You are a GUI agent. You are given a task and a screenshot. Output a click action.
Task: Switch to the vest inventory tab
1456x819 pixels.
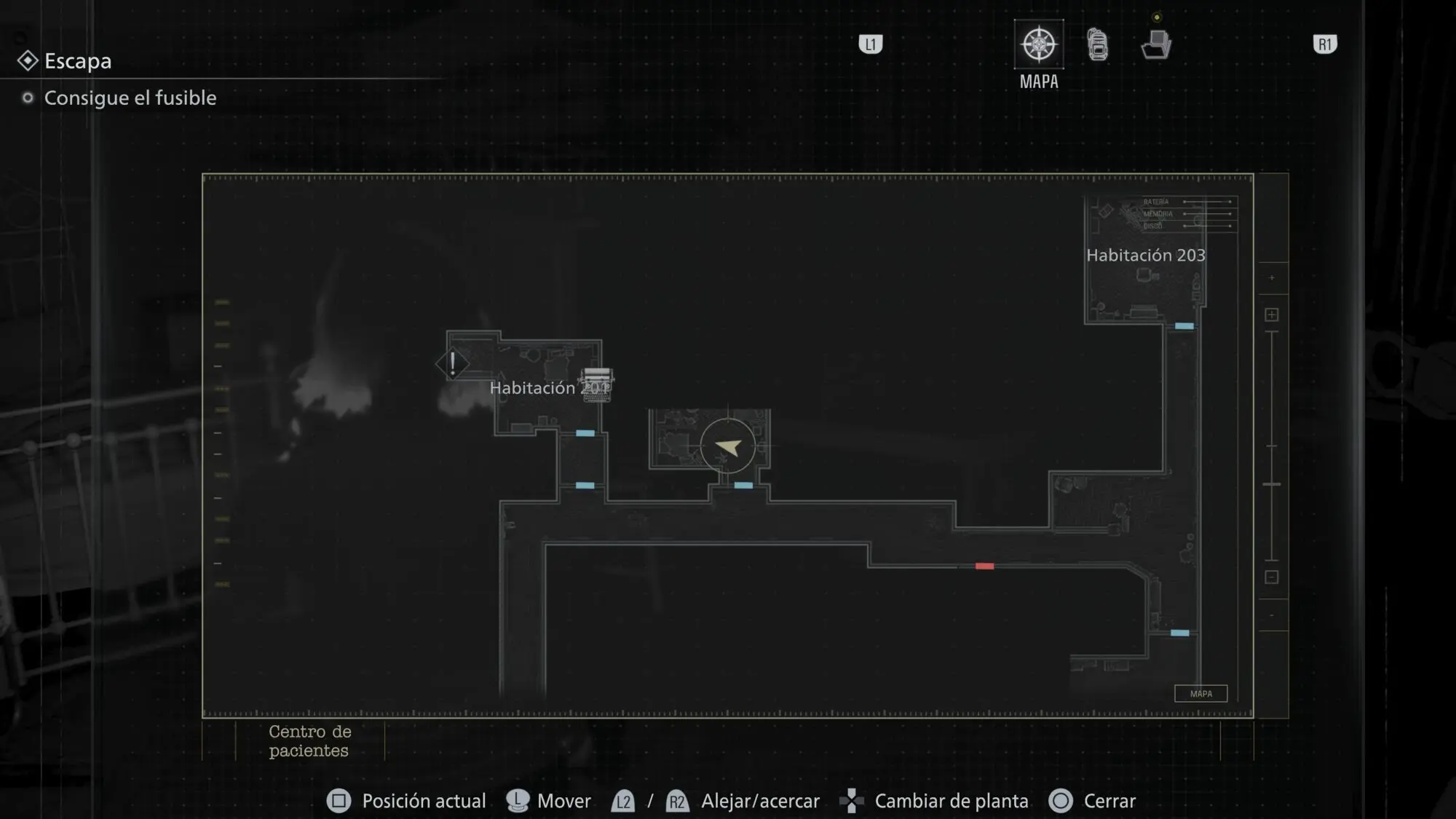click(1098, 44)
